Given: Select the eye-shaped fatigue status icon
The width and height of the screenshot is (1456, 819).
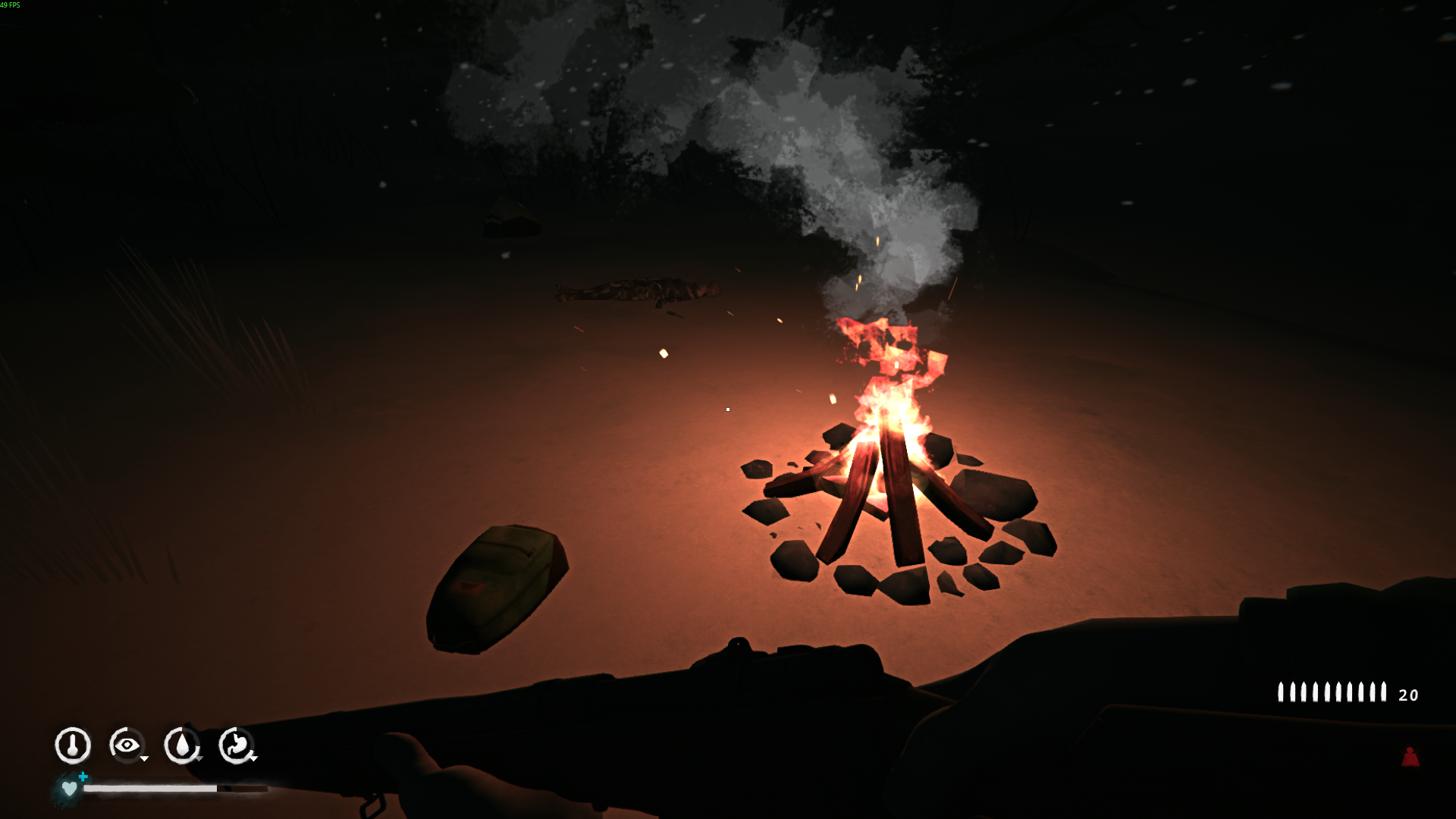Looking at the screenshot, I should click(x=127, y=745).
